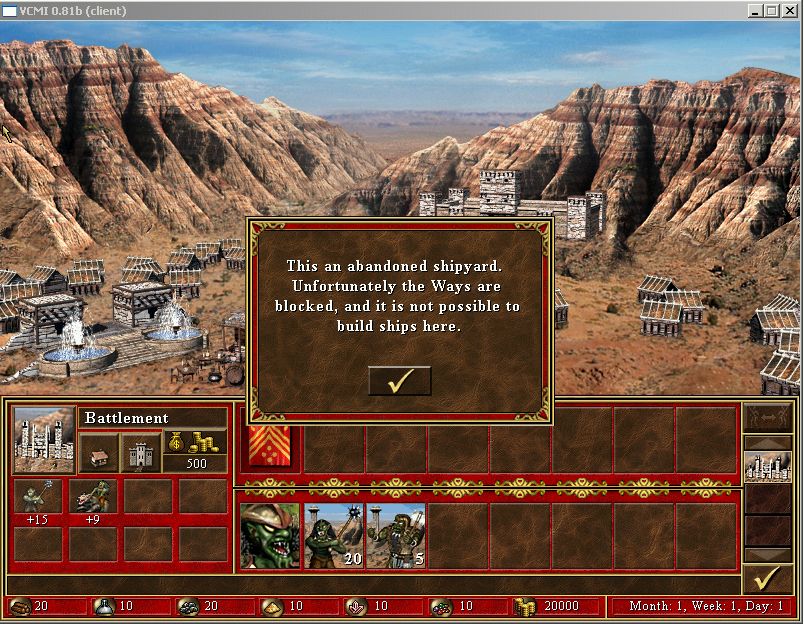Close the VCMI client window
Image resolution: width=804 pixels, height=624 pixels.
click(789, 10)
